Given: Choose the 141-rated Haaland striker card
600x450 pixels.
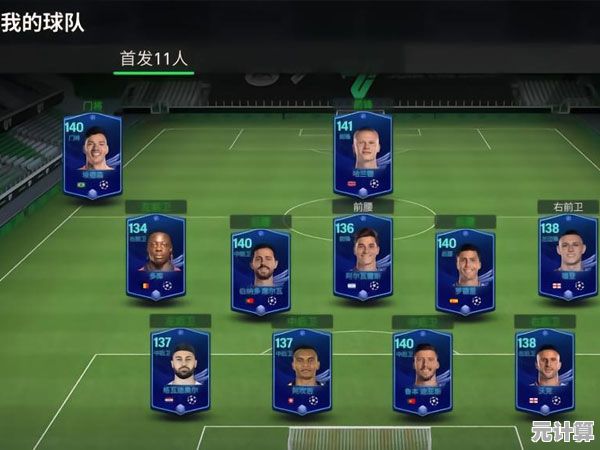Looking at the screenshot, I should pyautogui.click(x=362, y=153).
